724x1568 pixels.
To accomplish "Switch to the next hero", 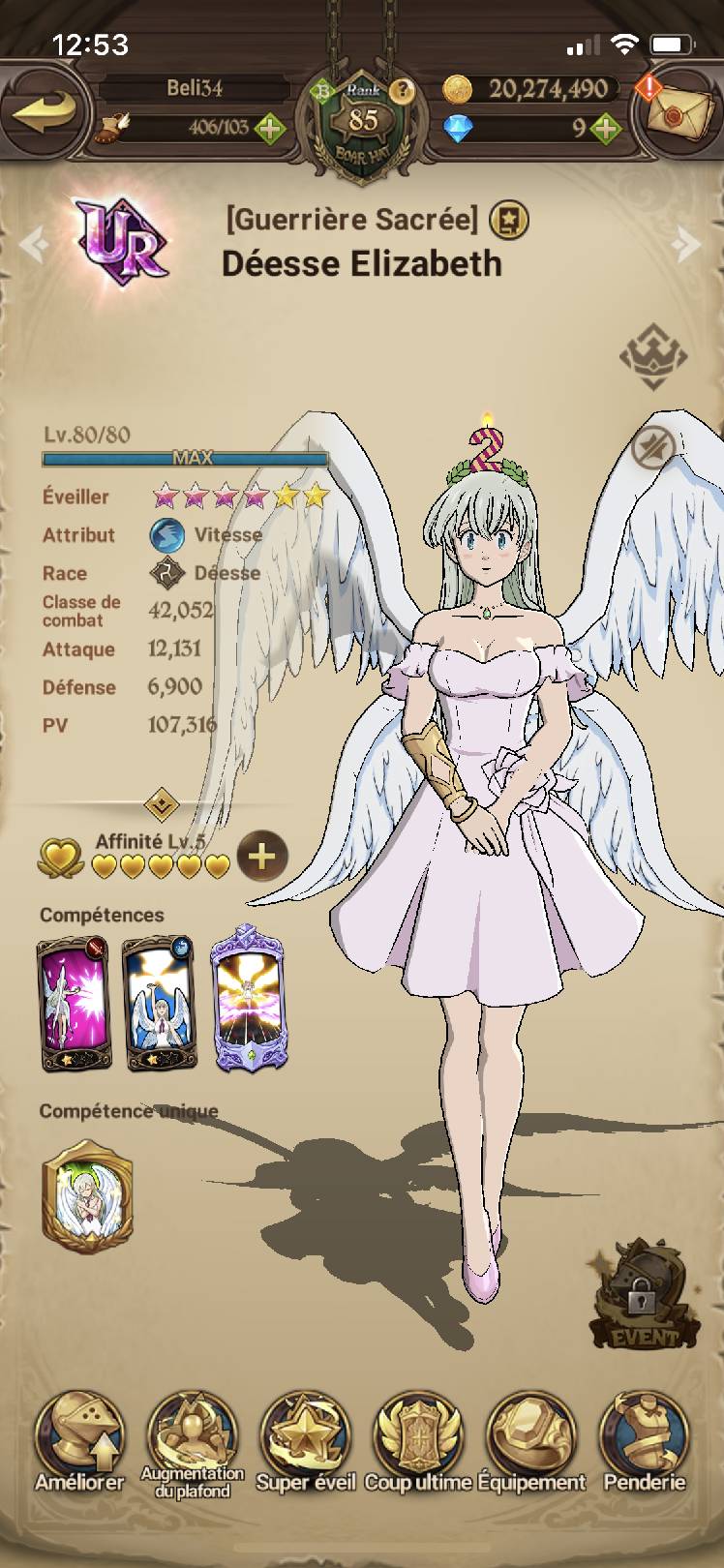I will tap(688, 244).
